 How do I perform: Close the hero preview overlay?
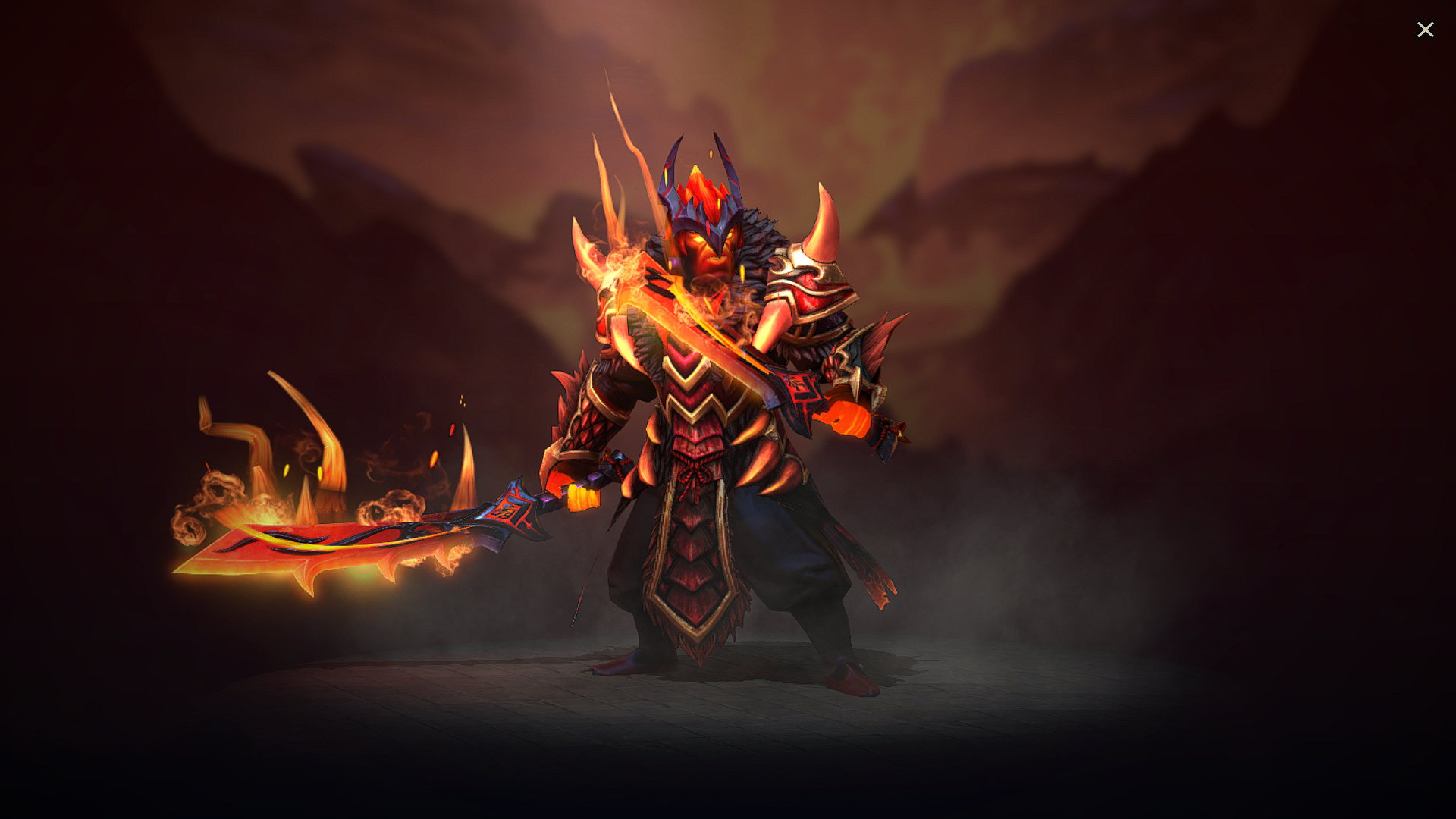[x=1426, y=30]
